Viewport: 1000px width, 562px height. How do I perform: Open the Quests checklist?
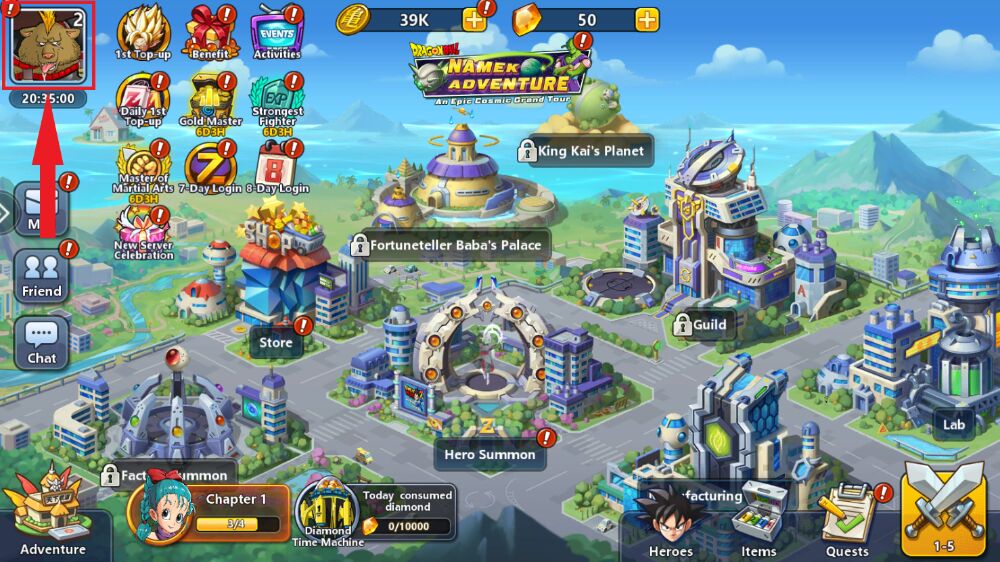pos(847,523)
